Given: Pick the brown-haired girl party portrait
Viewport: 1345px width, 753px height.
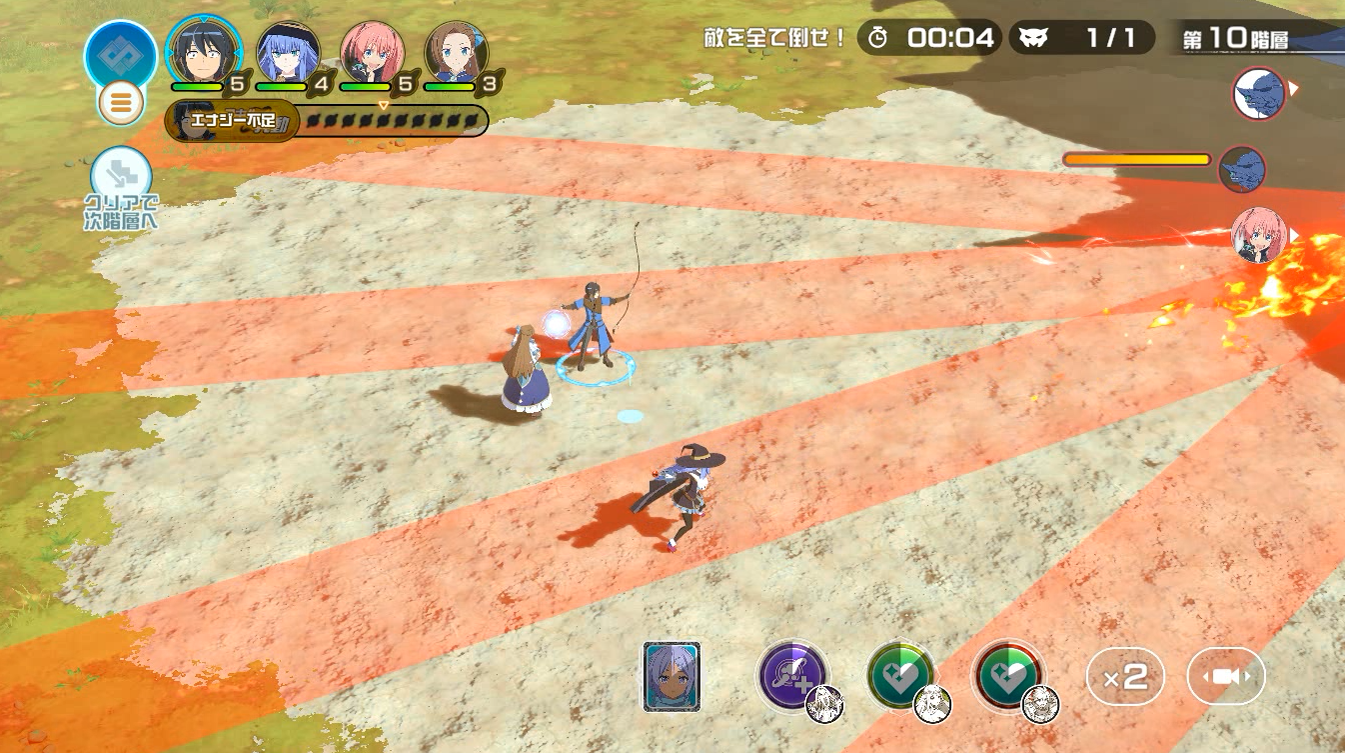Looking at the screenshot, I should coord(457,52).
